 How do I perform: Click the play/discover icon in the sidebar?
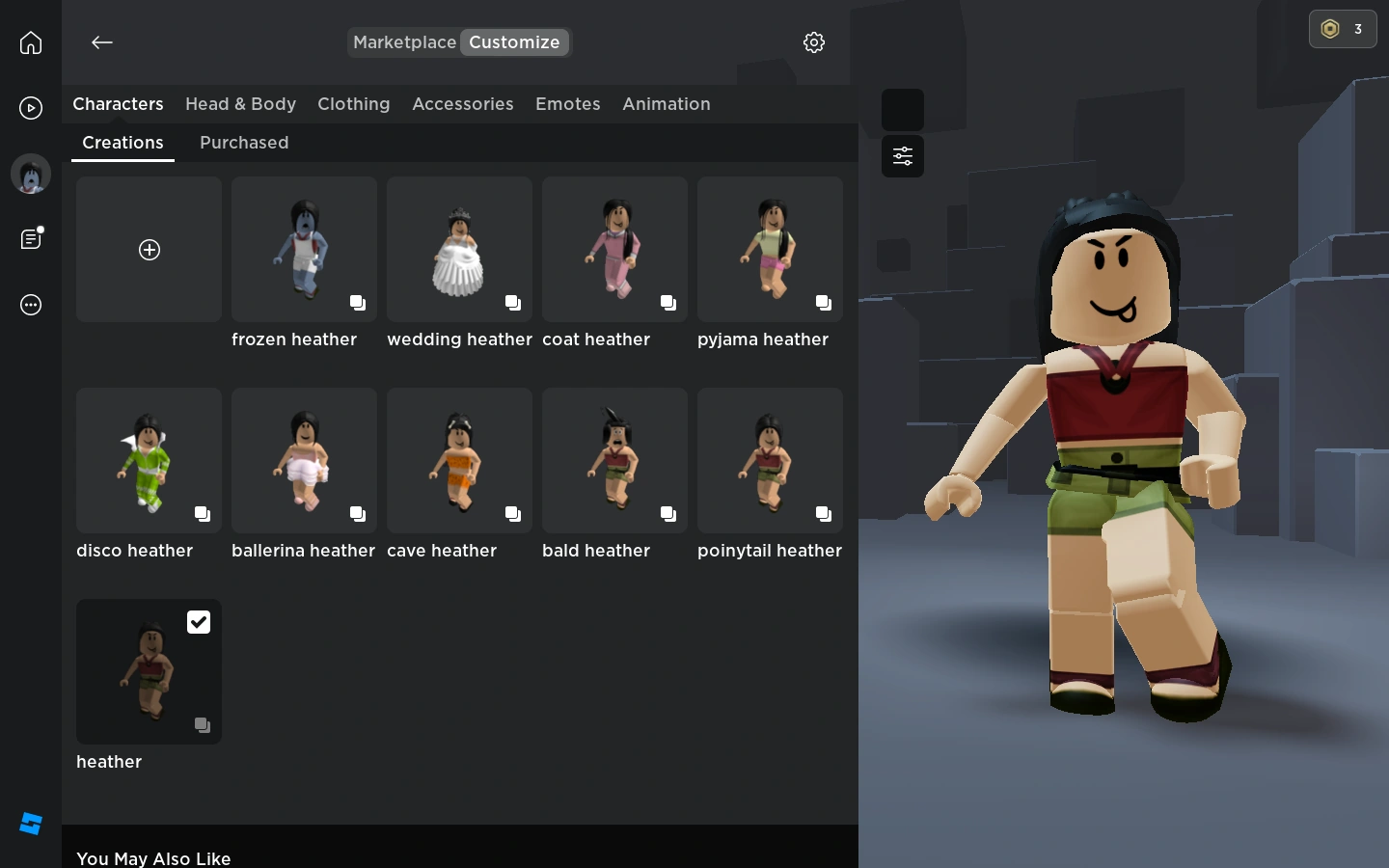coord(31,108)
